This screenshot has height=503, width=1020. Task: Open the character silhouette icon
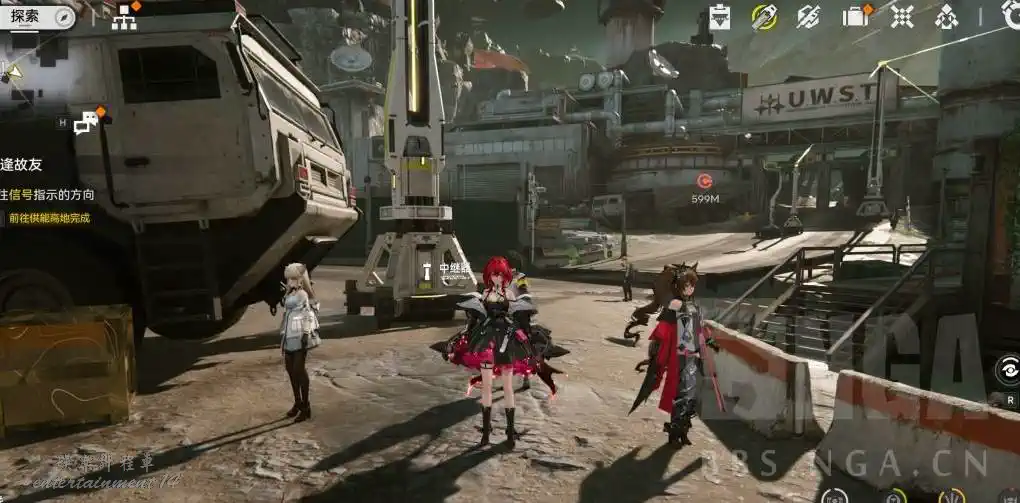click(x=946, y=16)
